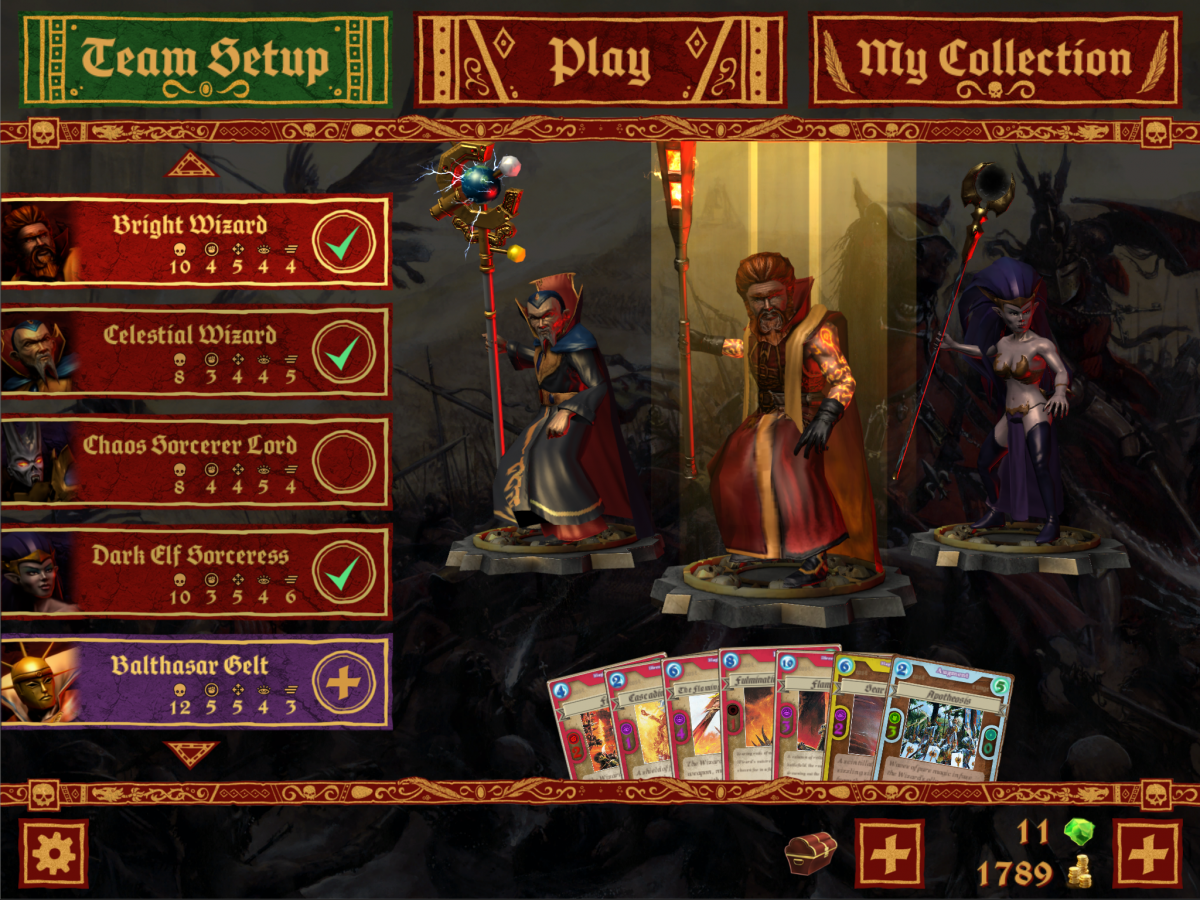Click the plus button beside the chest
1200x900 pixels.
890,853
